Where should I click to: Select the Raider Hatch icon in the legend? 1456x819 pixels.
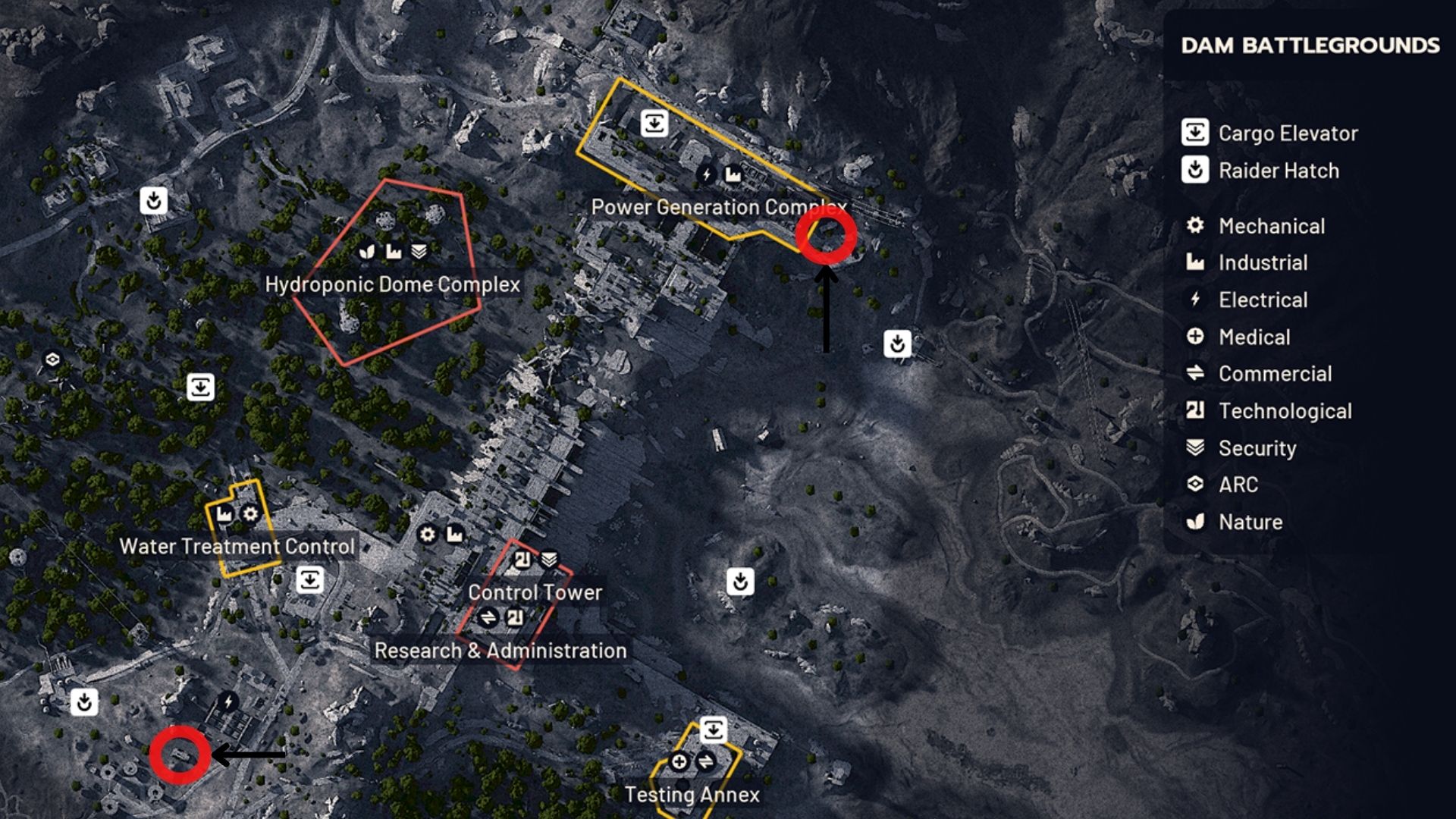pyautogui.click(x=1194, y=171)
